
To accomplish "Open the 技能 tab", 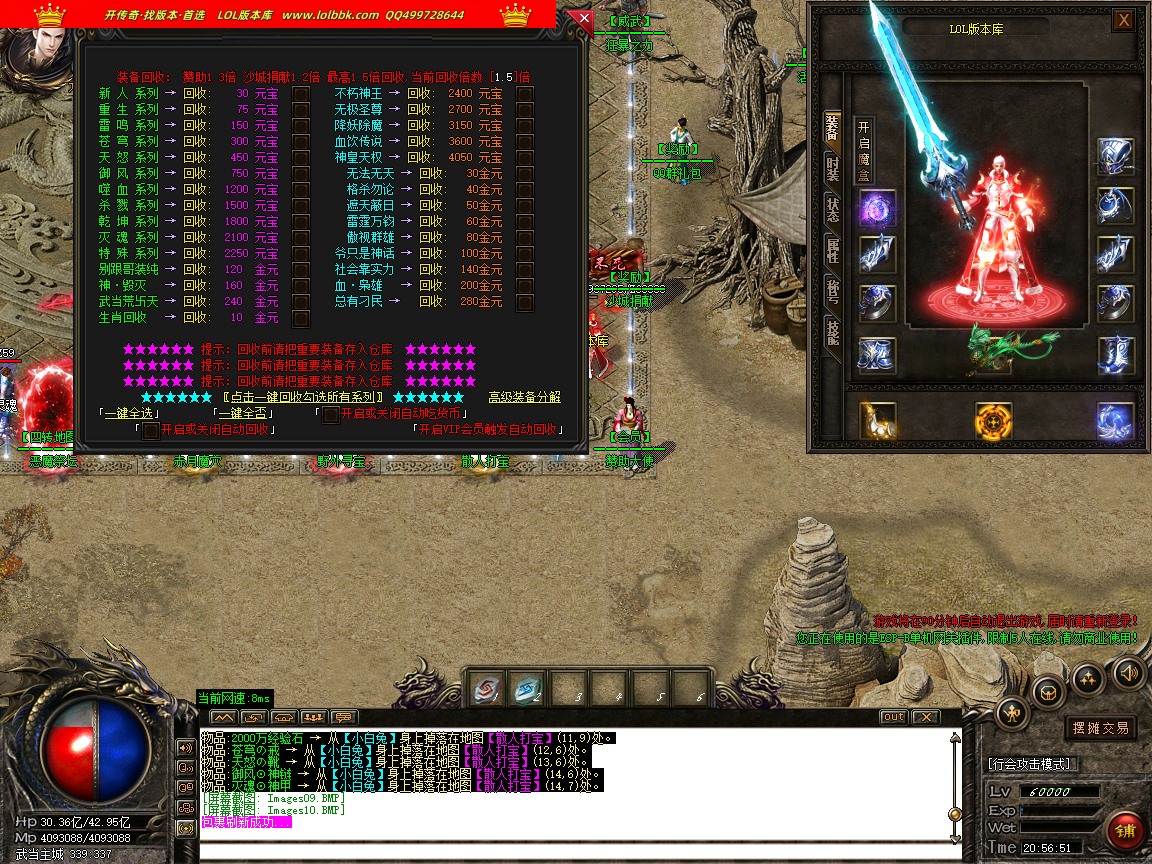I will 832,332.
